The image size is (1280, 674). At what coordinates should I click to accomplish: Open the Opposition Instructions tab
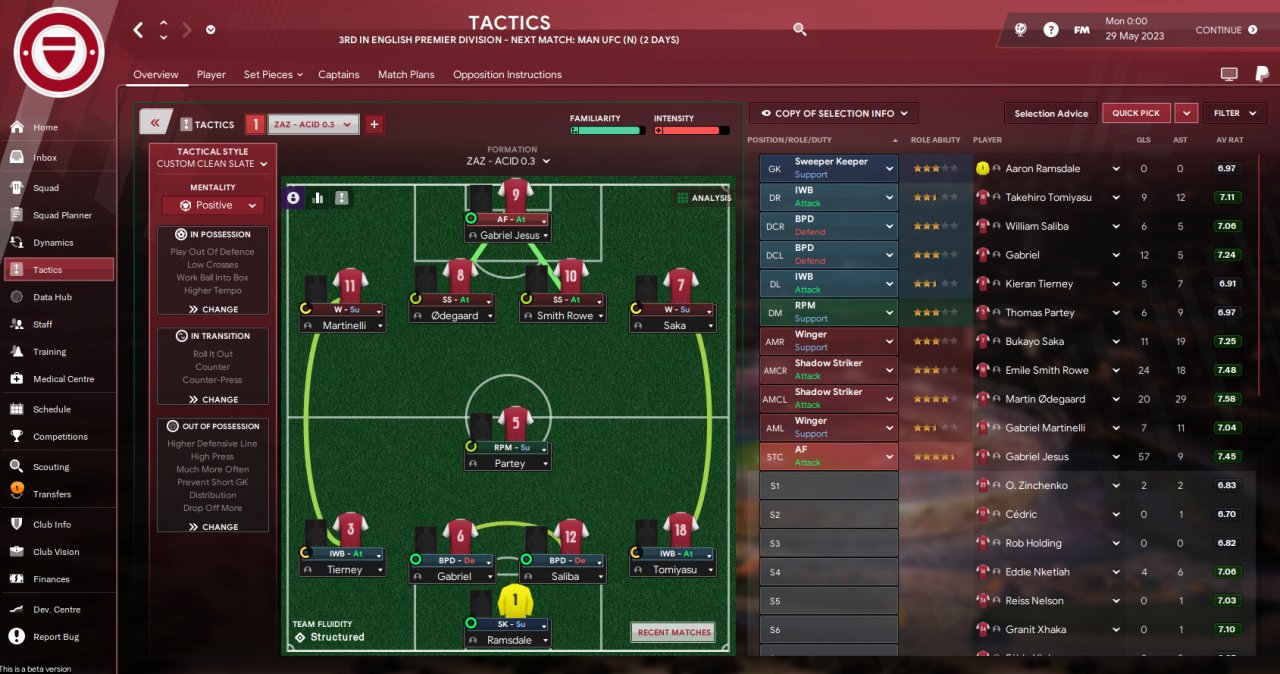507,75
